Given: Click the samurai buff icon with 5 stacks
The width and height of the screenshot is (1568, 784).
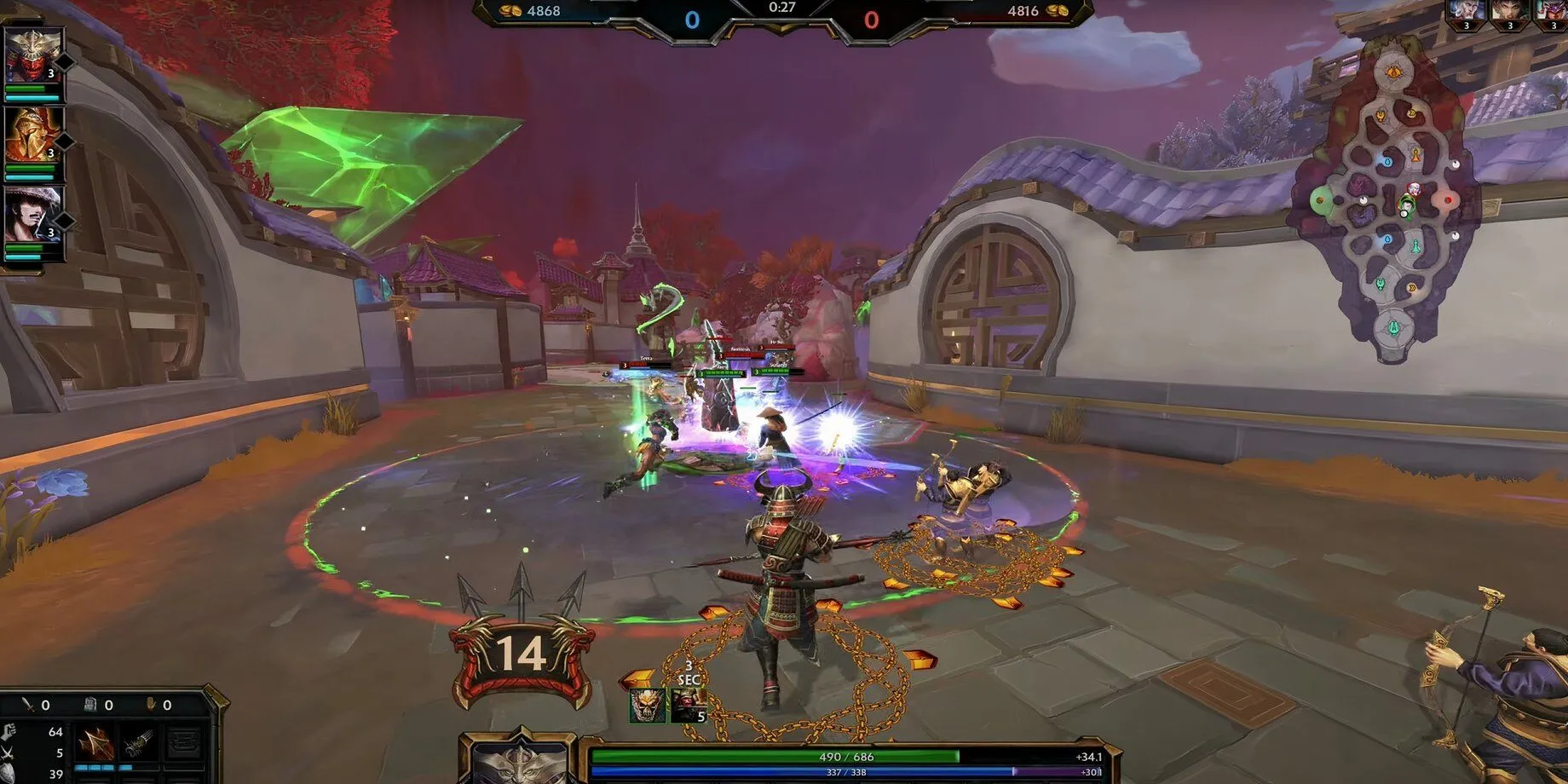Looking at the screenshot, I should tap(688, 706).
